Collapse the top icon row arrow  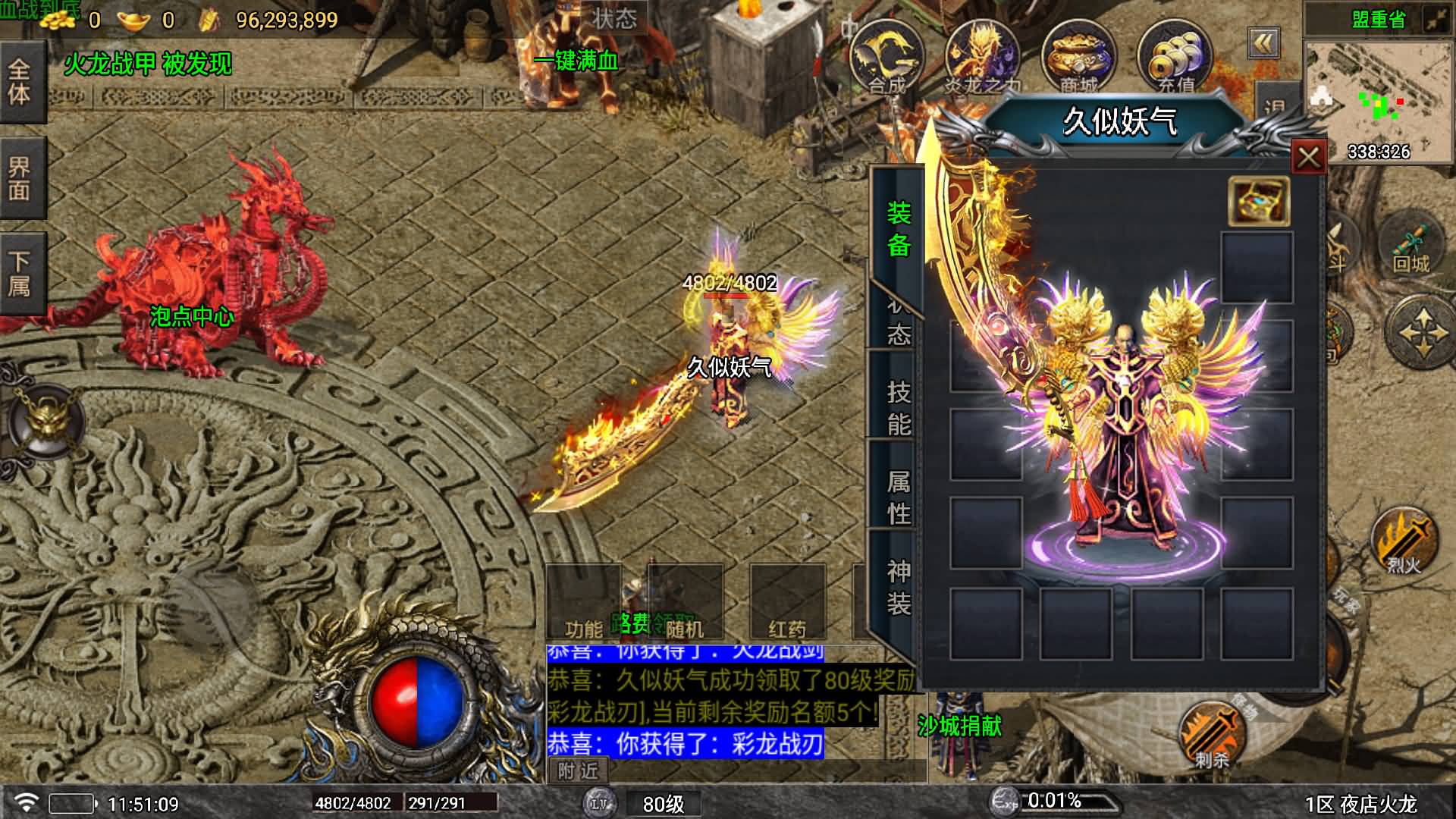pyautogui.click(x=1263, y=43)
